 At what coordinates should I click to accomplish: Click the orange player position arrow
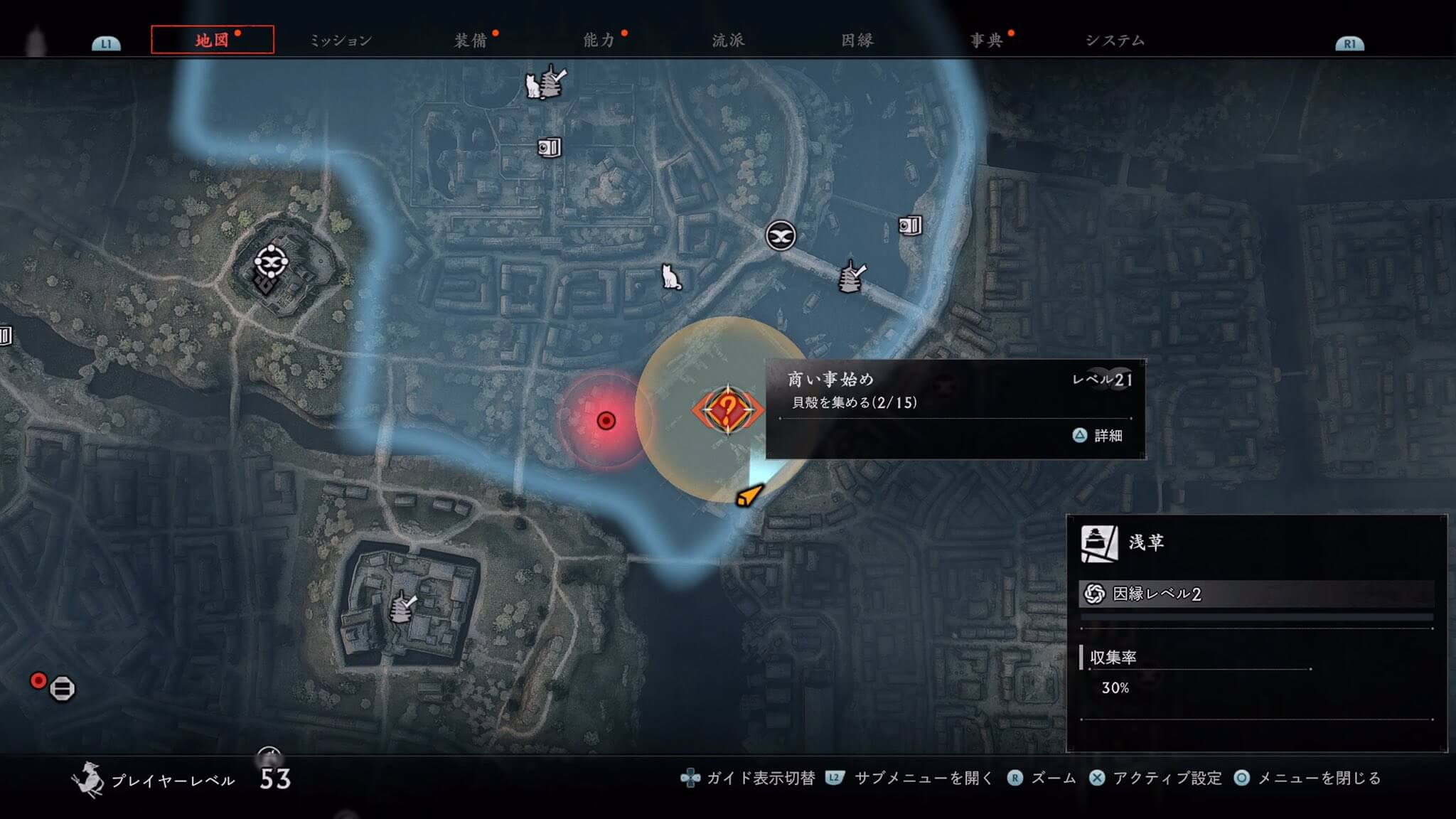coord(748,496)
